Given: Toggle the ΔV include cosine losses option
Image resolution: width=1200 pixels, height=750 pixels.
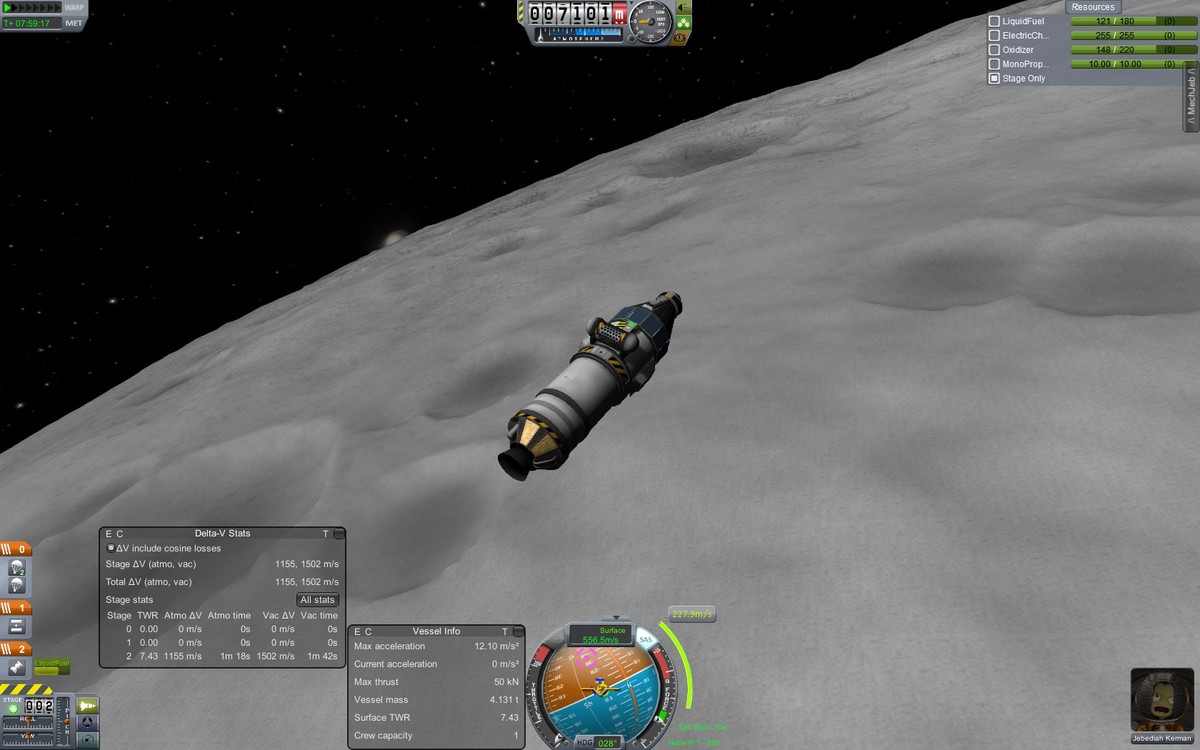Looking at the screenshot, I should pyautogui.click(x=111, y=548).
